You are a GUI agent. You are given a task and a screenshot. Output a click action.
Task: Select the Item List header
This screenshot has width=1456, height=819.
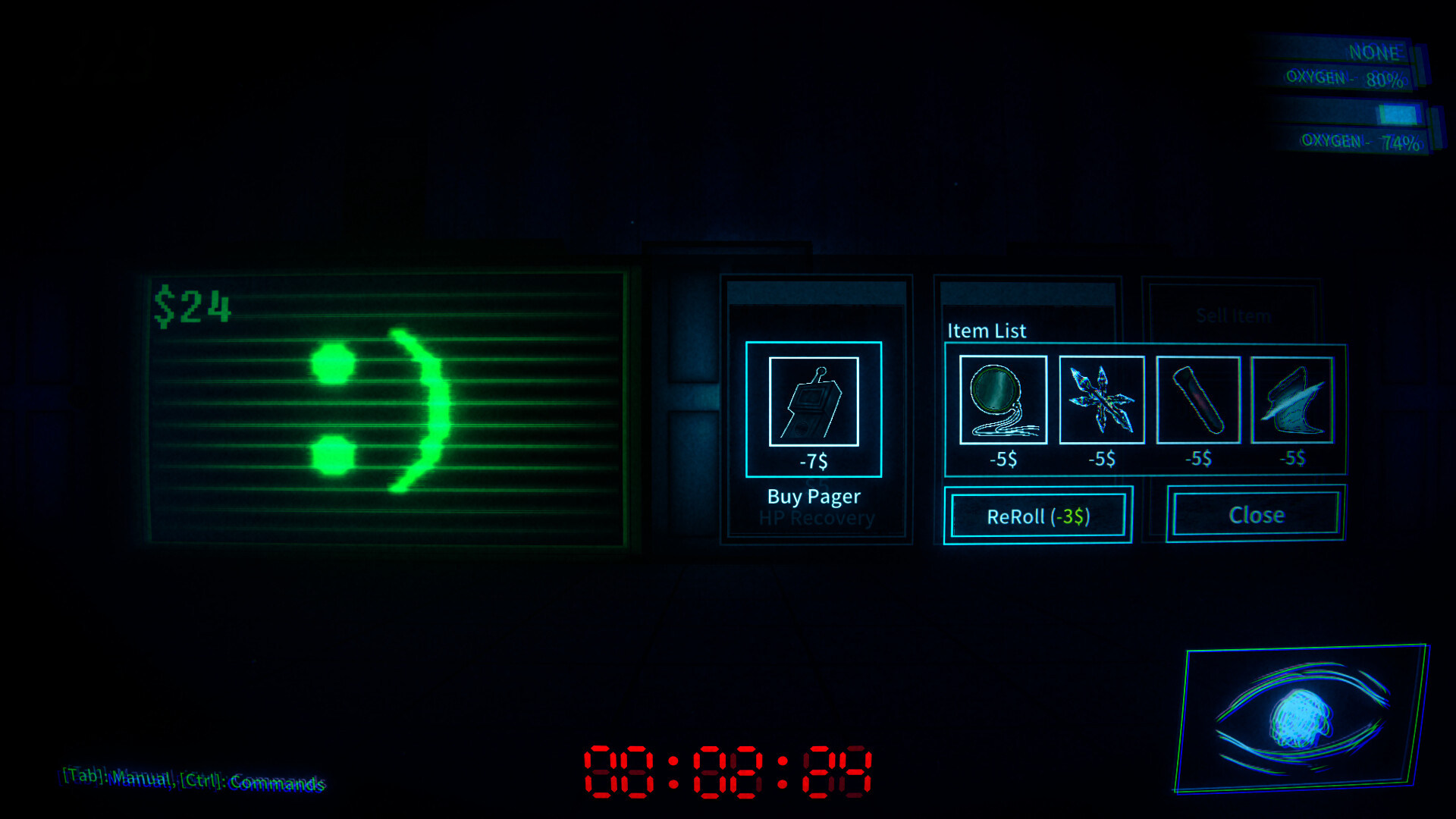987,331
